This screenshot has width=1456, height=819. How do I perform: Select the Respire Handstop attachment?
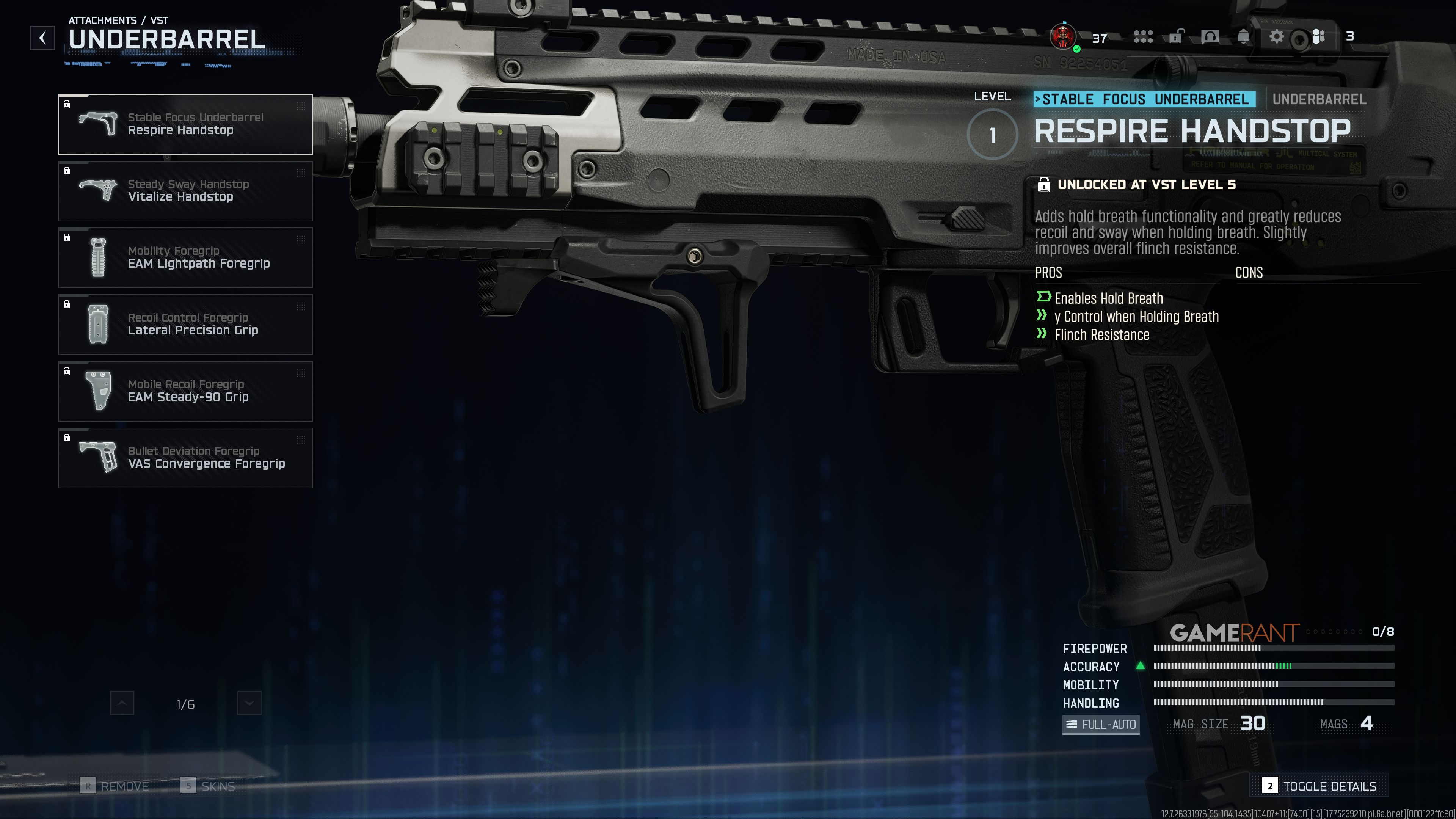point(185,124)
